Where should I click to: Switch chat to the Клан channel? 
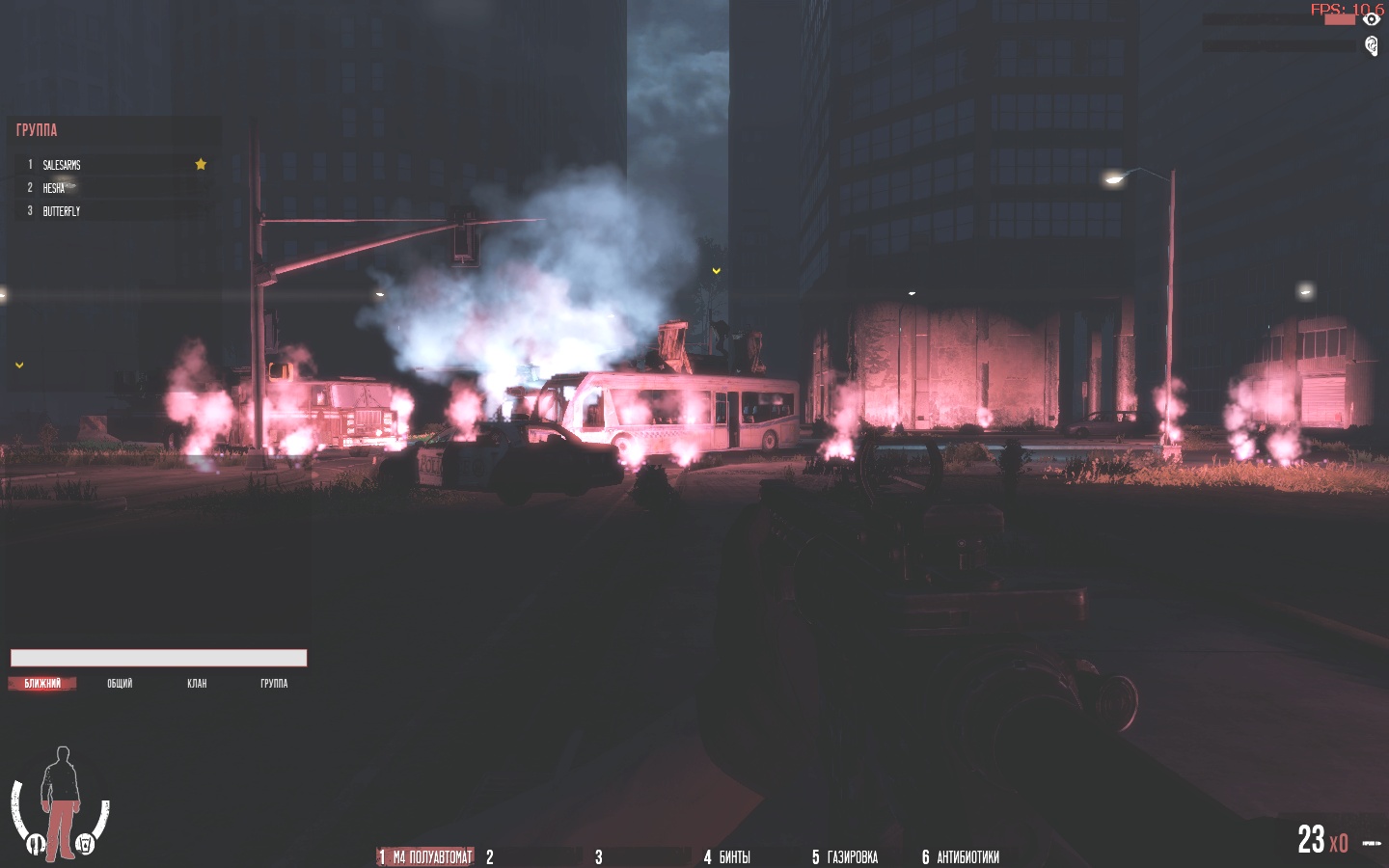point(197,683)
